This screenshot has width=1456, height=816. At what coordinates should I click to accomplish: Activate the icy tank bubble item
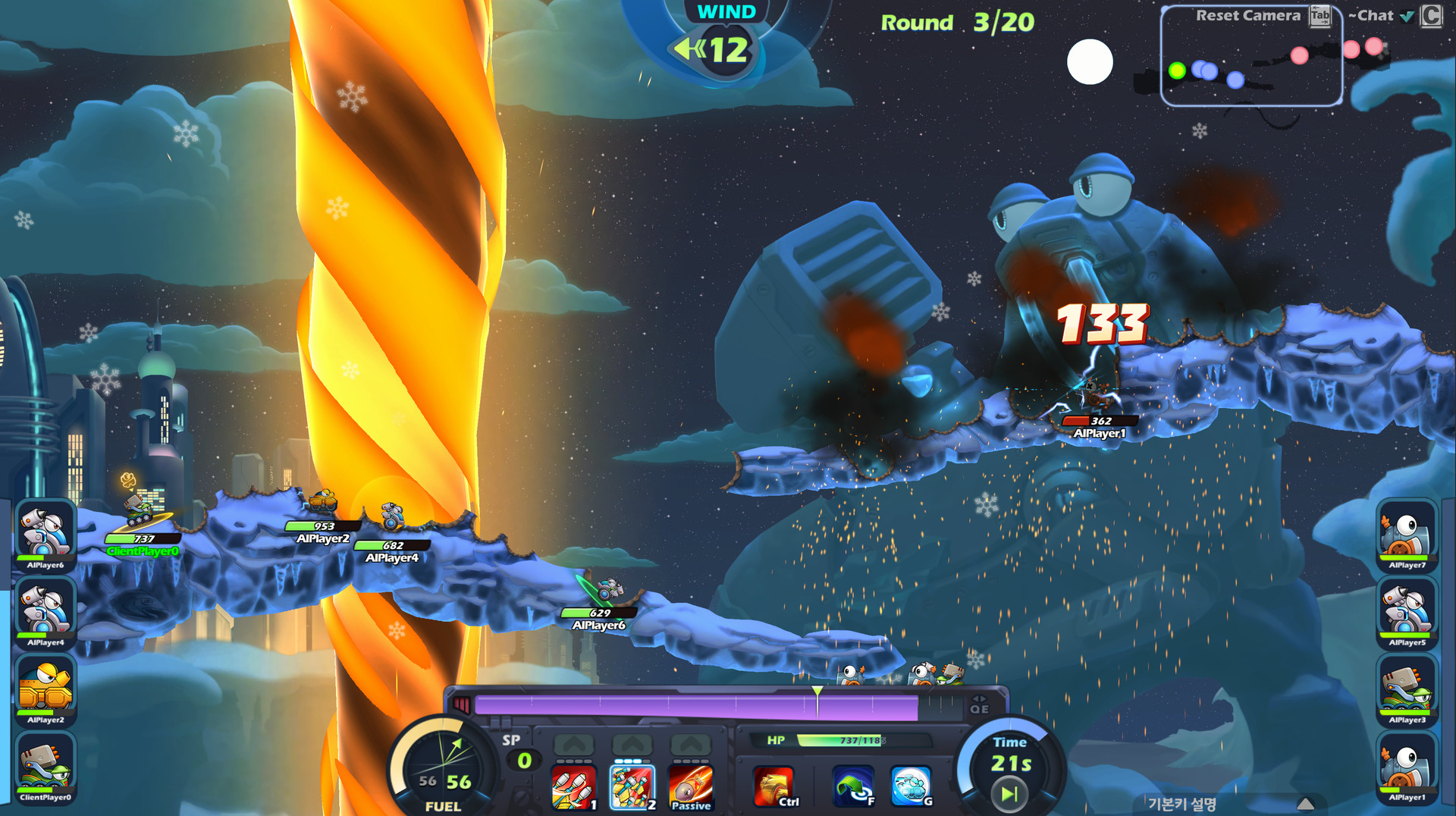(x=911, y=786)
